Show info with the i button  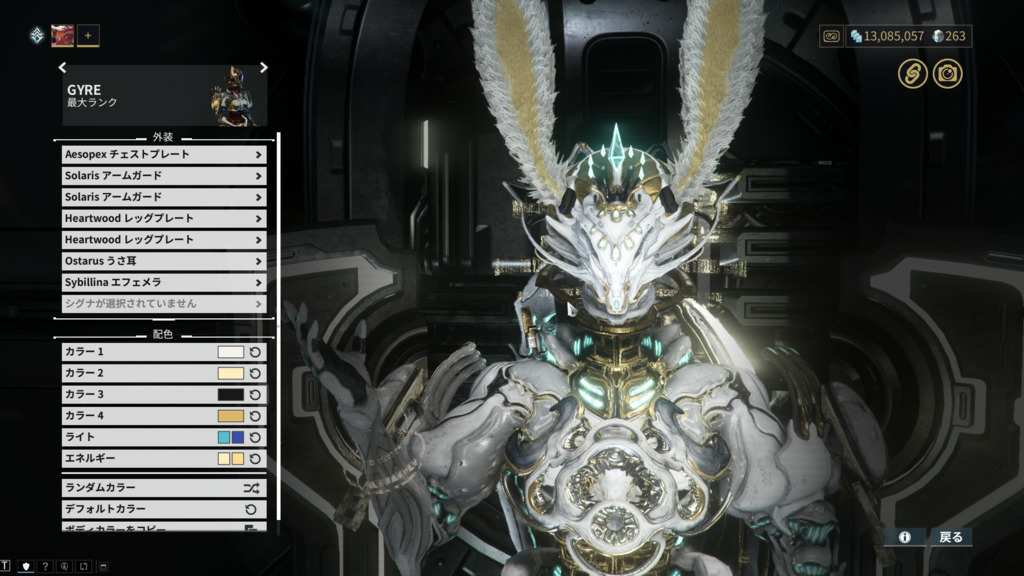(x=905, y=537)
